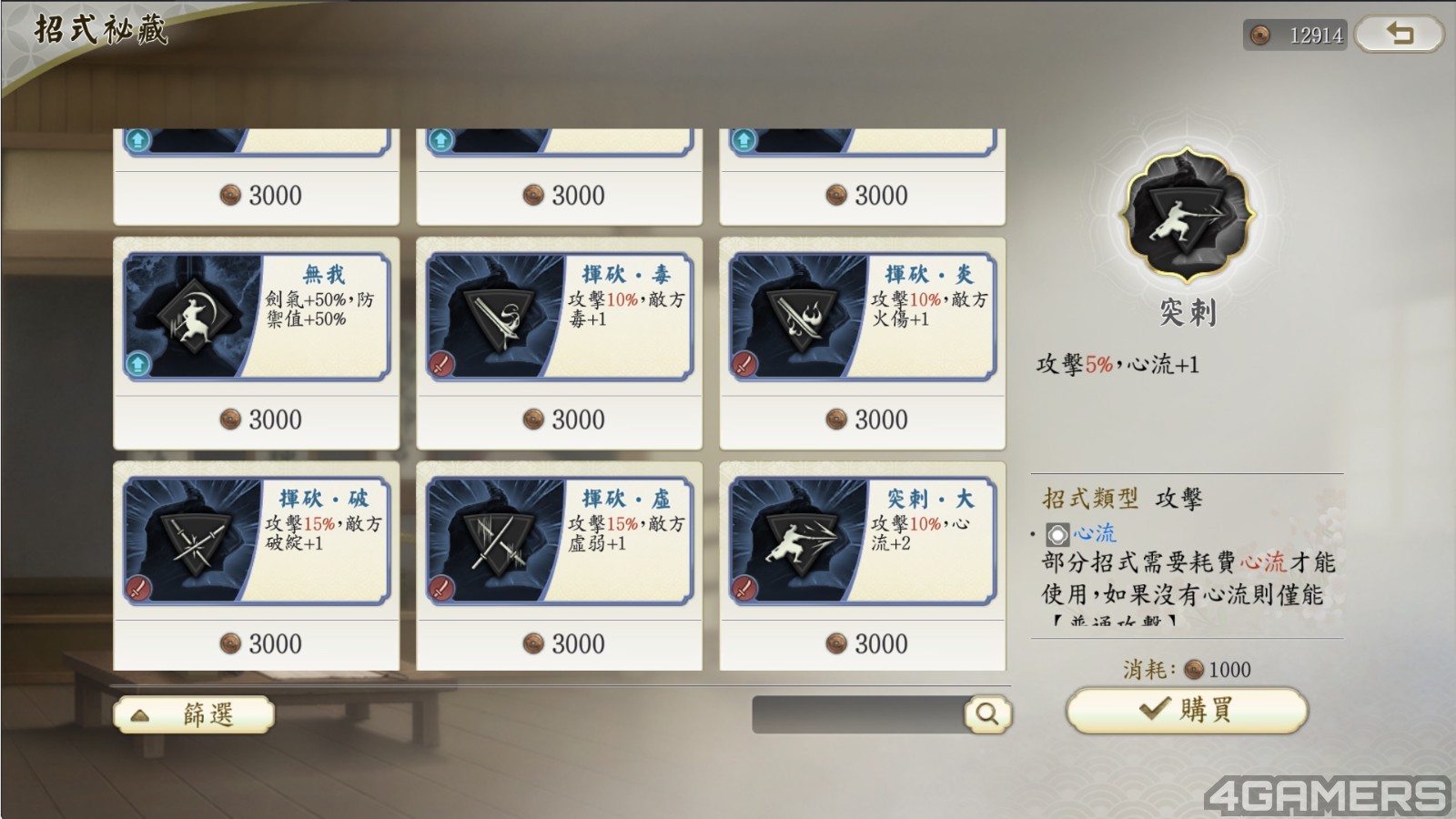Pick the 揮砍・炎 skill card
Screen dimensions: 1456x819
(x=862, y=317)
